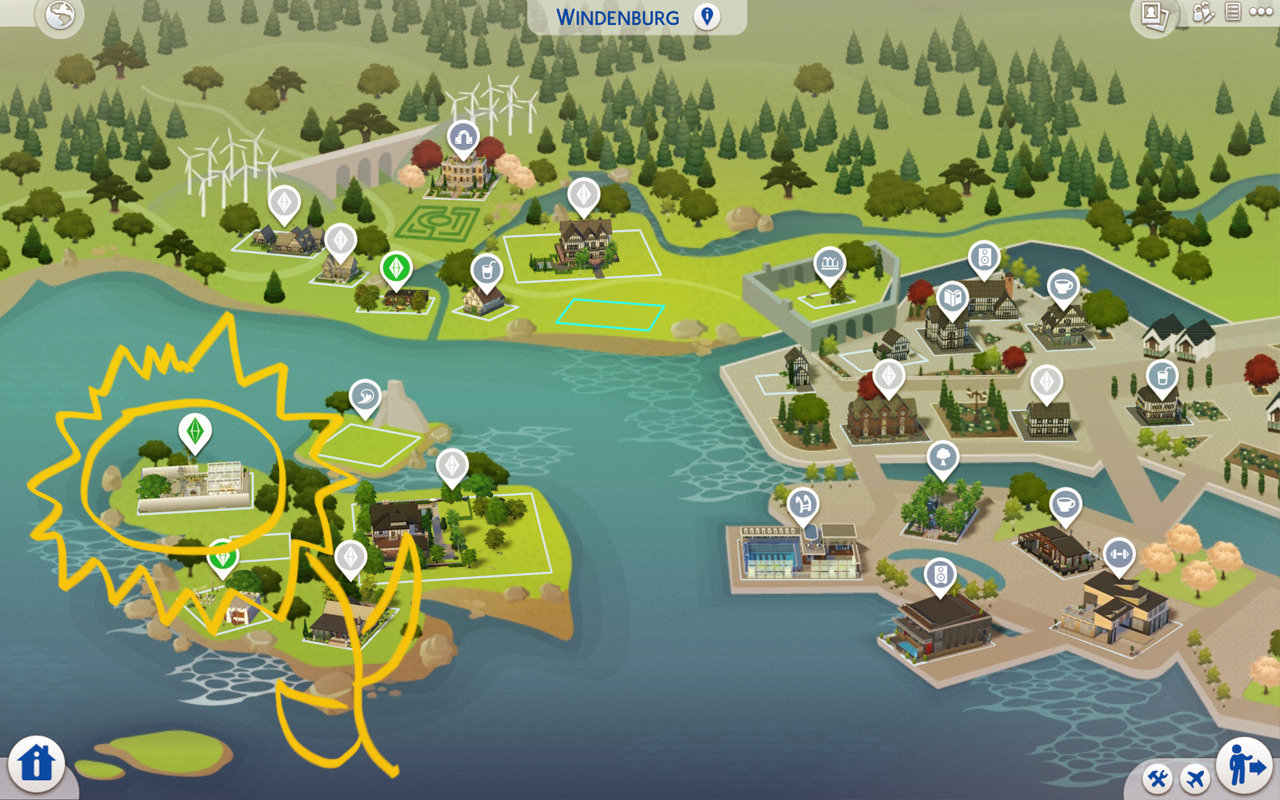Select the library book map marker

951,298
